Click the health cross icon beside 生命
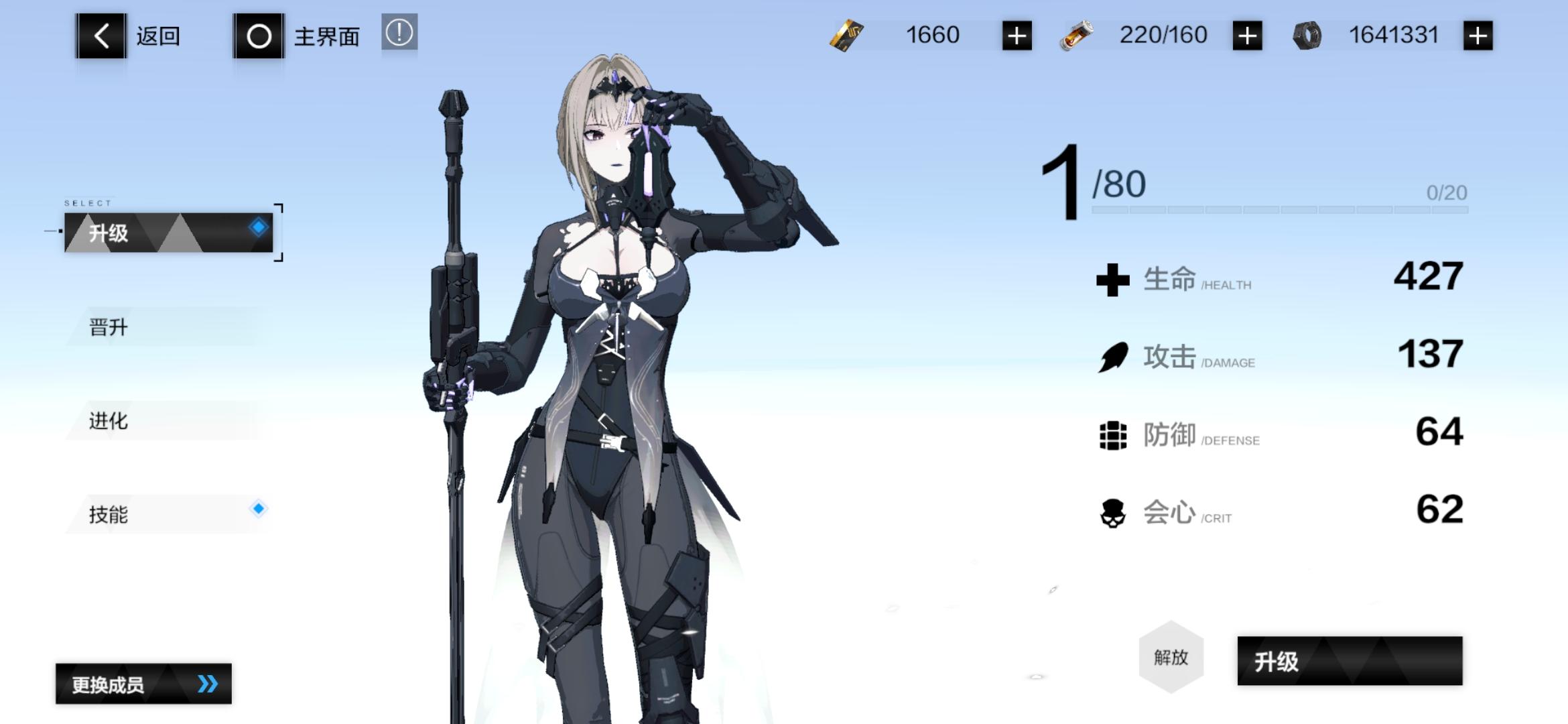The image size is (1568, 724). tap(1114, 278)
